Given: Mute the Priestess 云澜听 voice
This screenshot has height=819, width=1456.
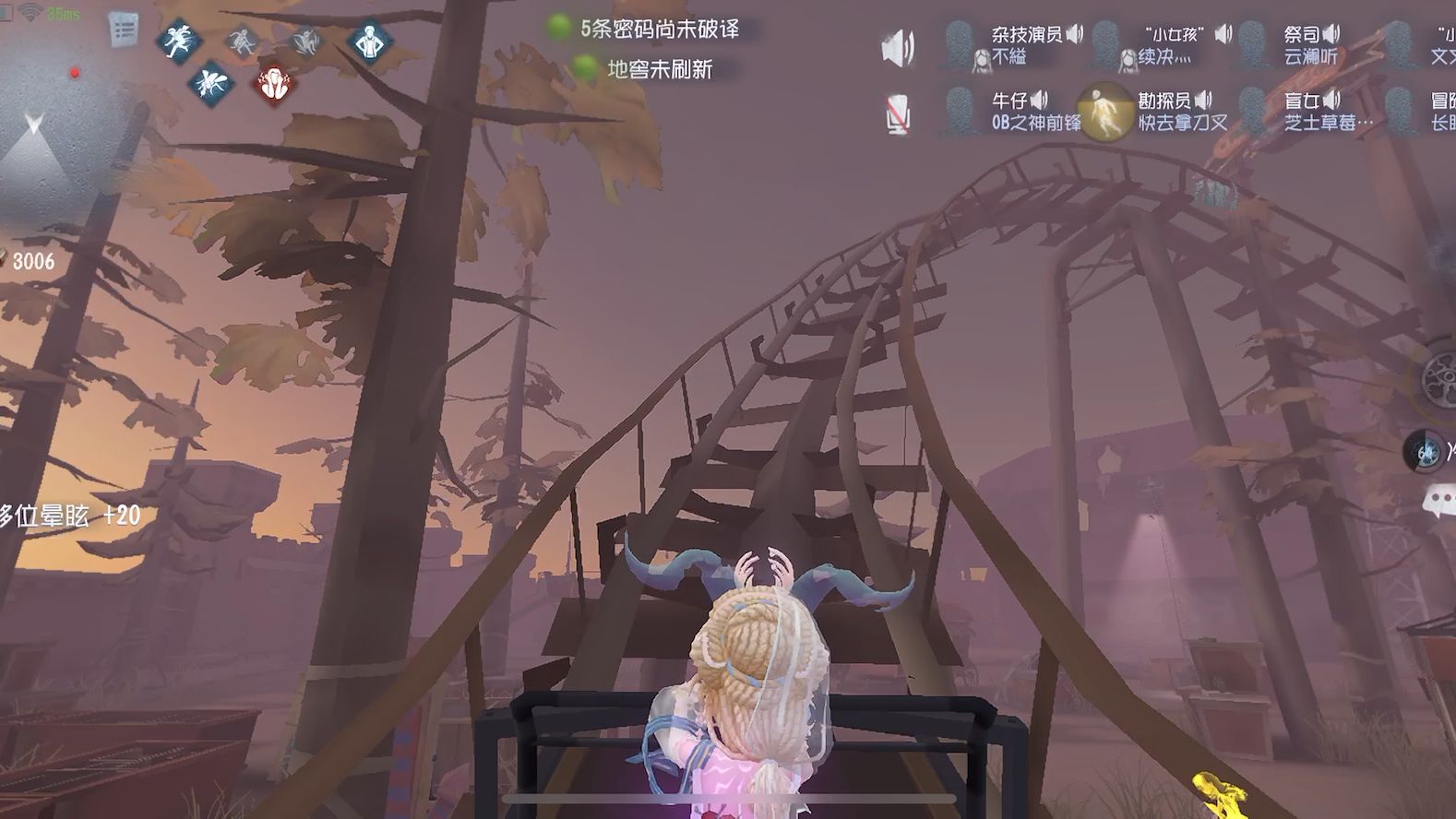Looking at the screenshot, I should tap(1332, 35).
